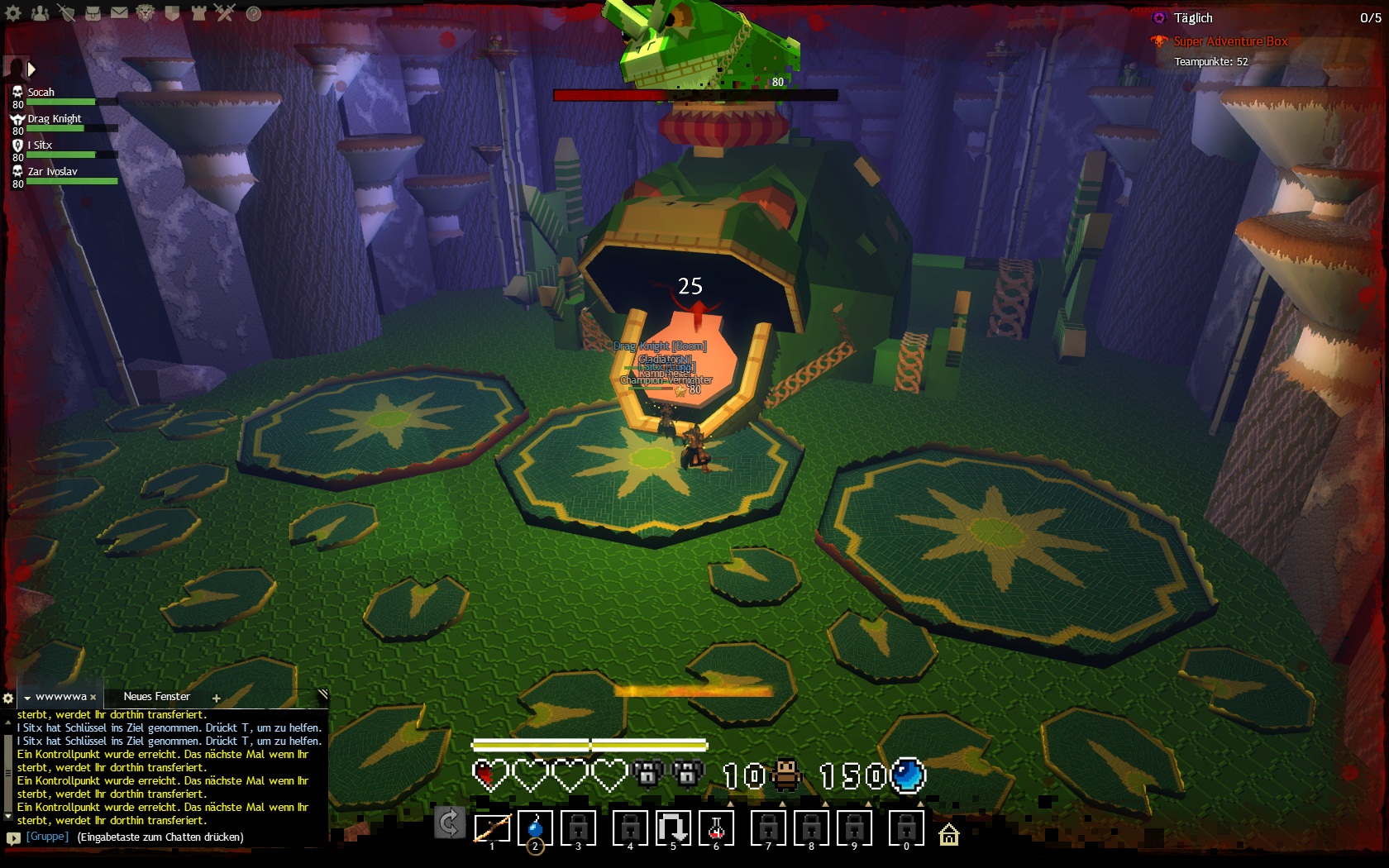The width and height of the screenshot is (1389, 868).
Task: Use the wooden stick in slot 1
Action: click(492, 827)
